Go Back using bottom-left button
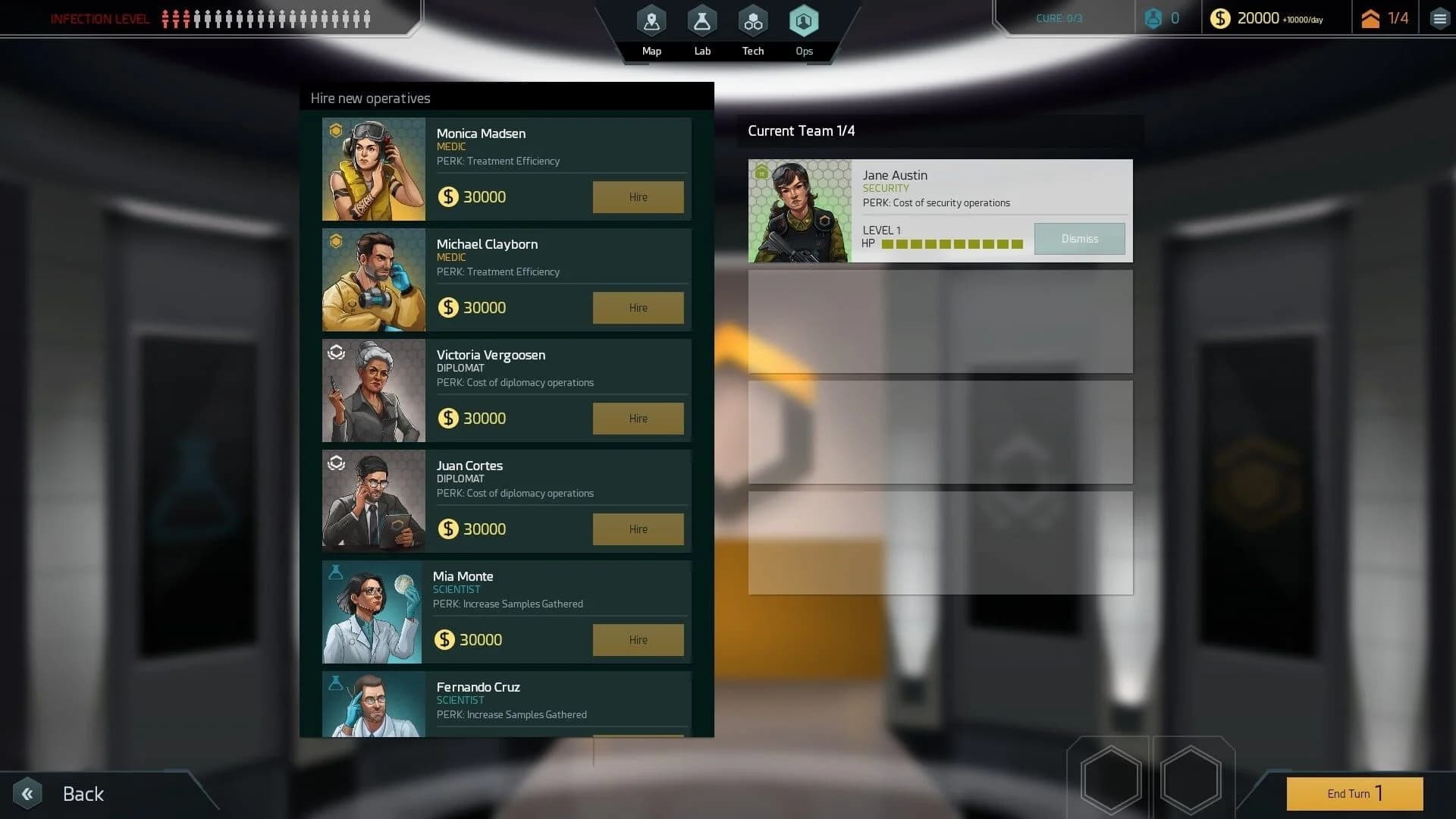 [61, 793]
